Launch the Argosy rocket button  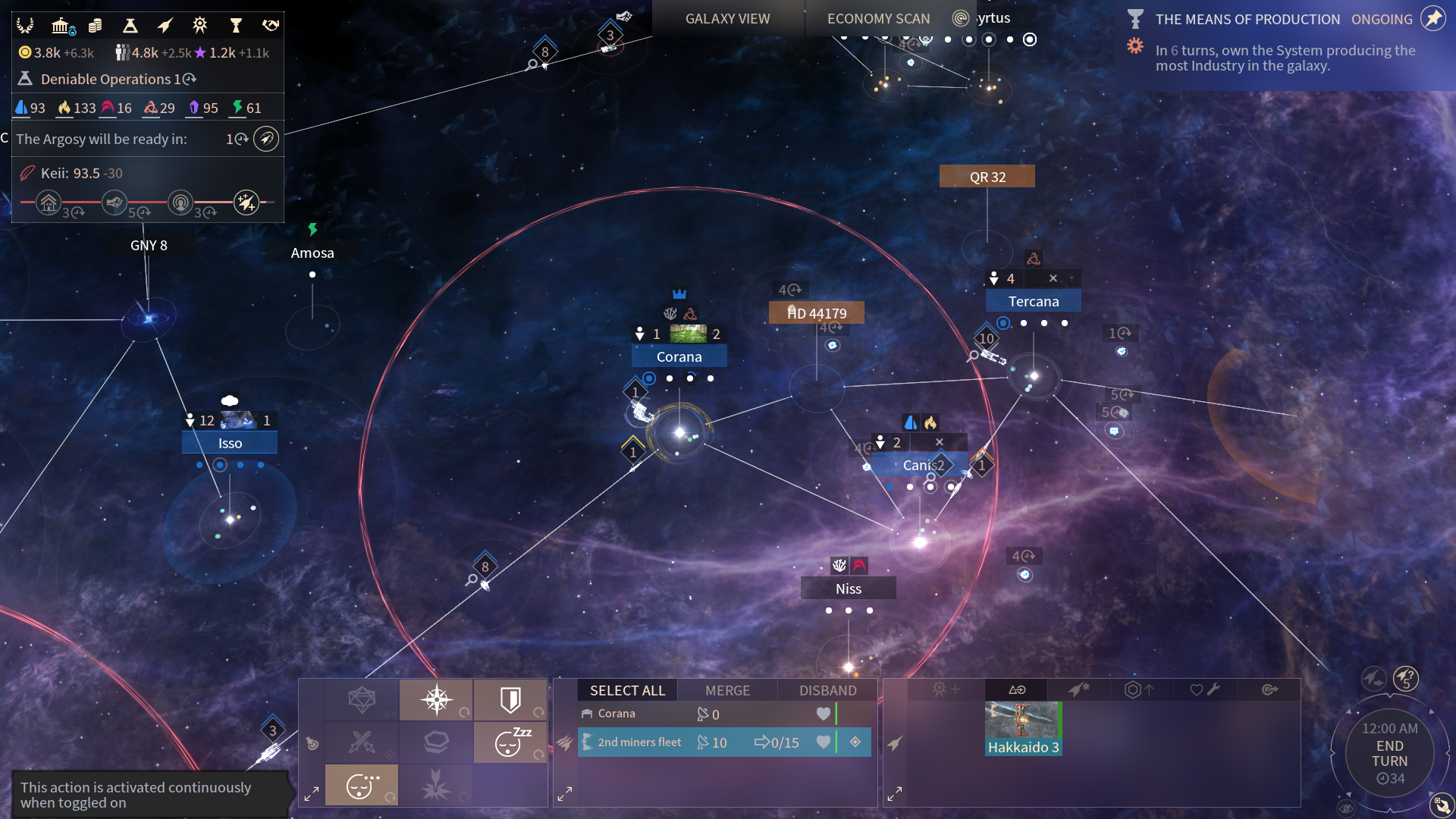click(x=265, y=139)
